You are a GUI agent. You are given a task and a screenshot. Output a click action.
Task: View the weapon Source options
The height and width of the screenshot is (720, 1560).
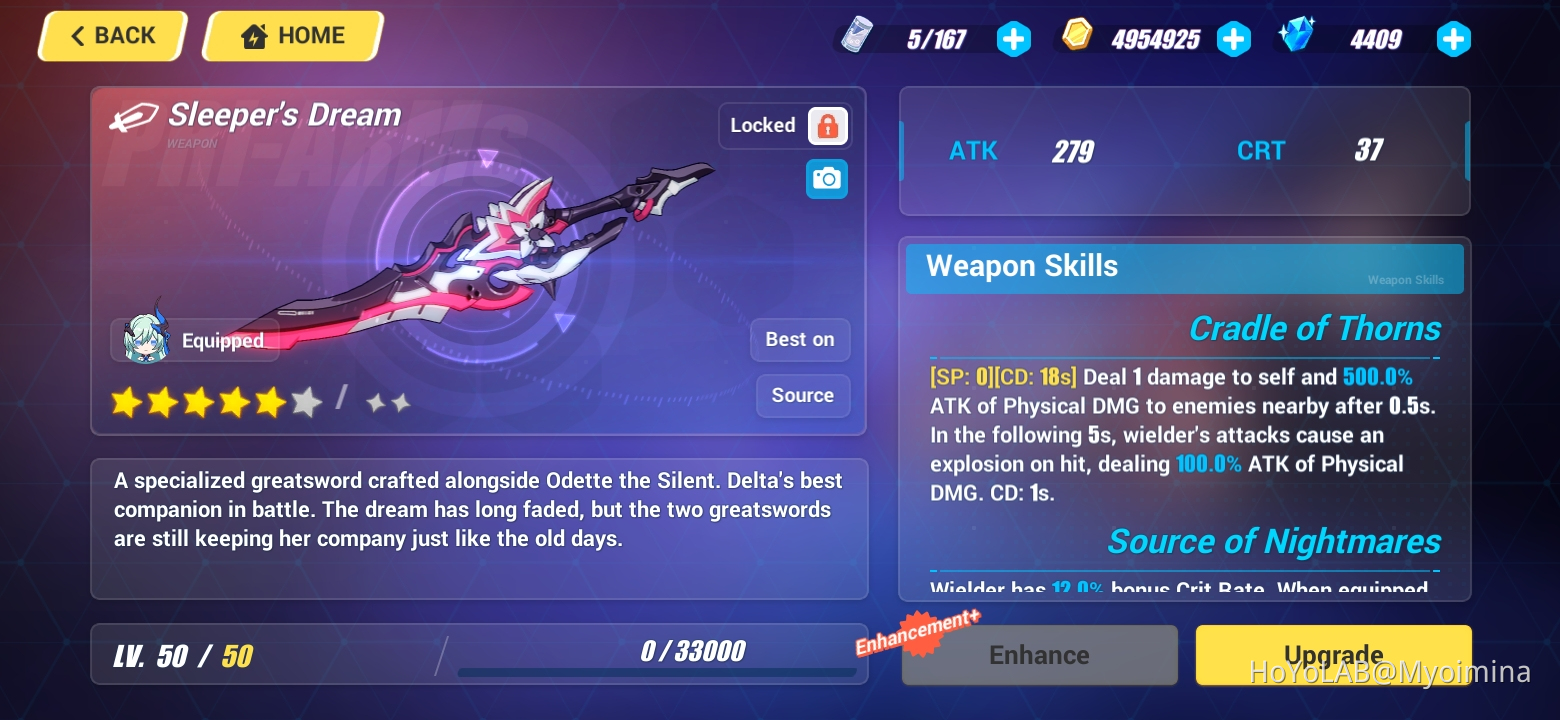point(802,395)
